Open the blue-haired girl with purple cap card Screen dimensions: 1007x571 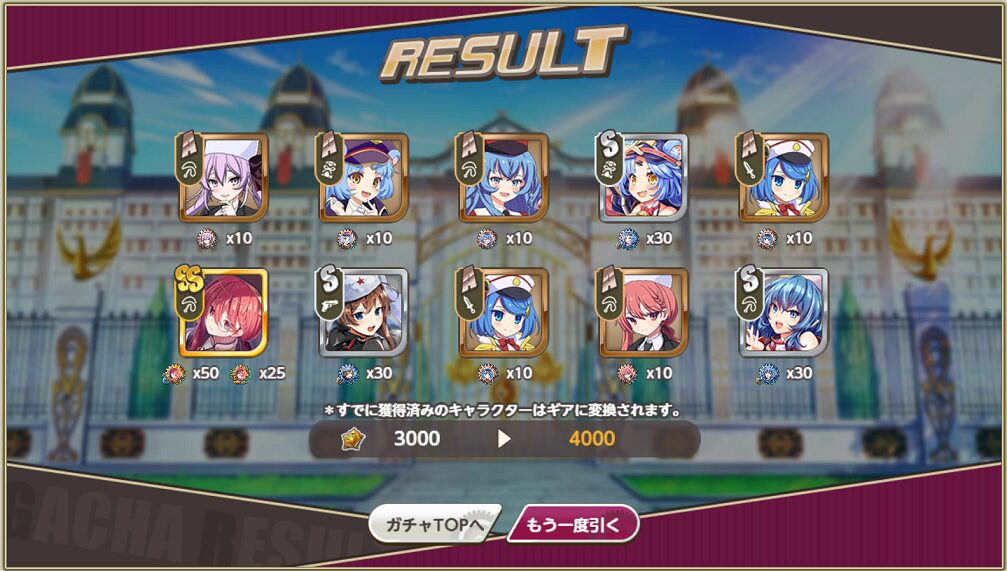click(364, 177)
